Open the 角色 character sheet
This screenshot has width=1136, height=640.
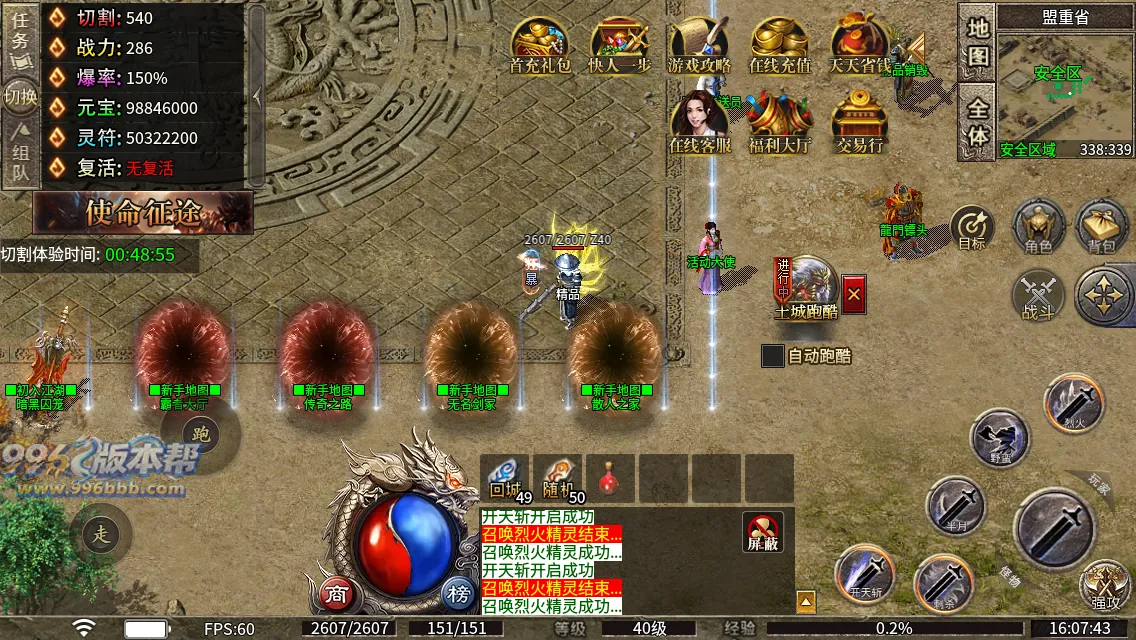pyautogui.click(x=1038, y=227)
